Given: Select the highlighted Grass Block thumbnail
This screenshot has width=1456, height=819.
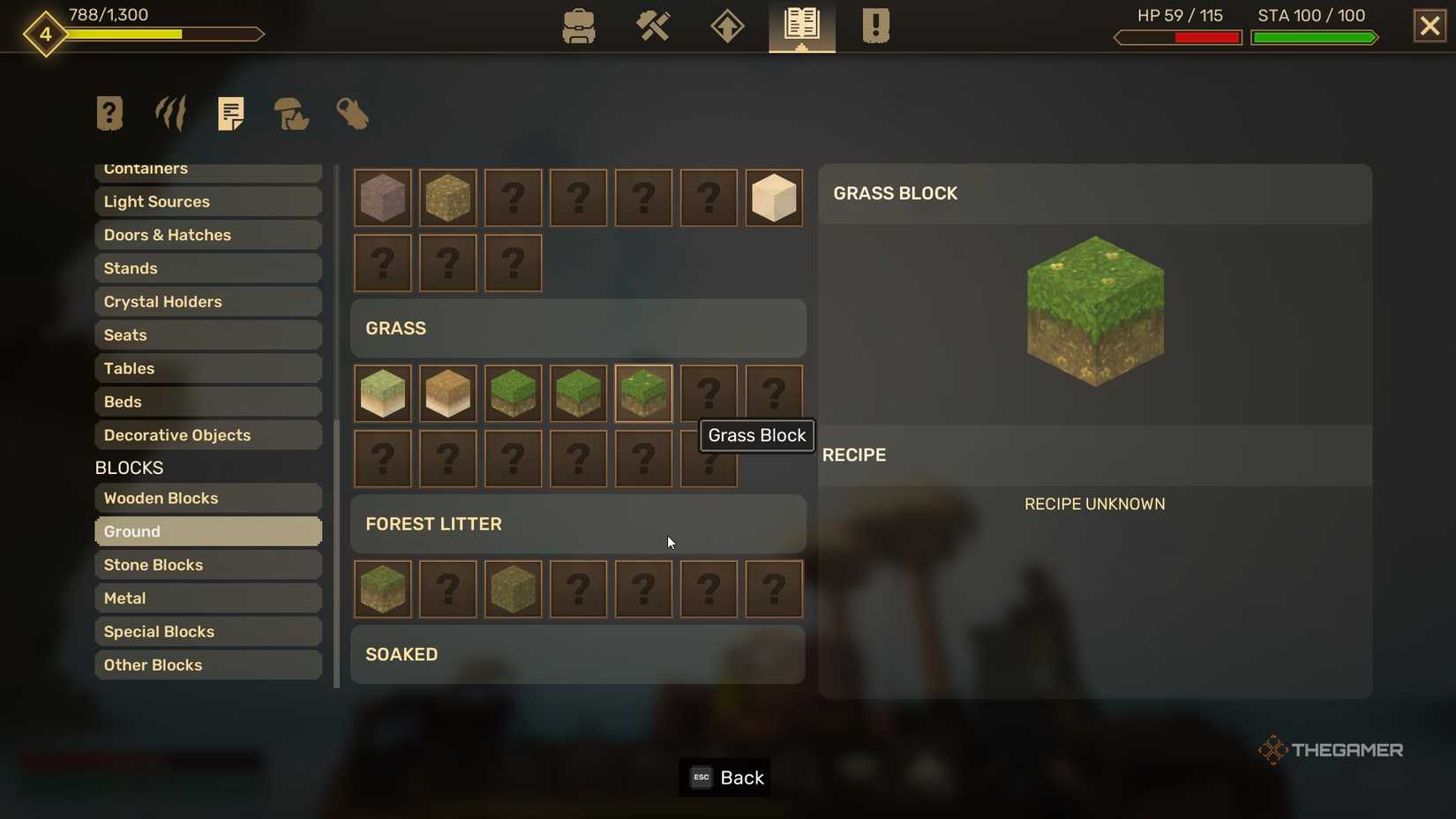Looking at the screenshot, I should coord(643,394).
